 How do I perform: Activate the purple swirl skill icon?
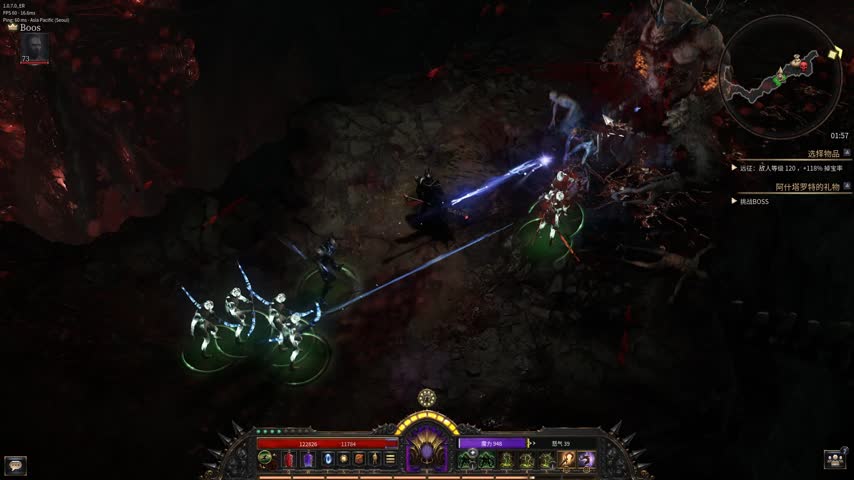coord(586,459)
